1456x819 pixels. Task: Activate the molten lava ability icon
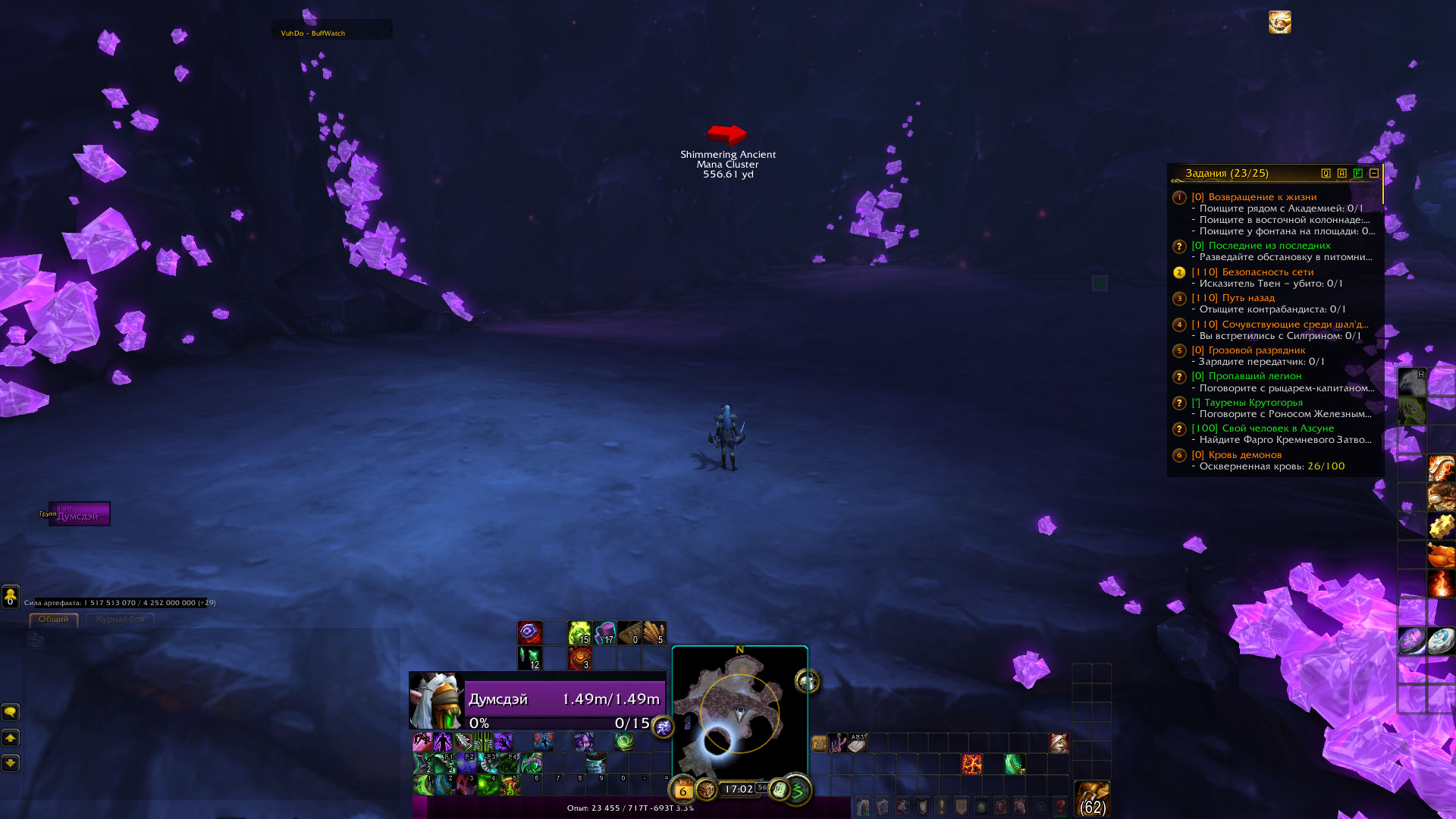971,764
